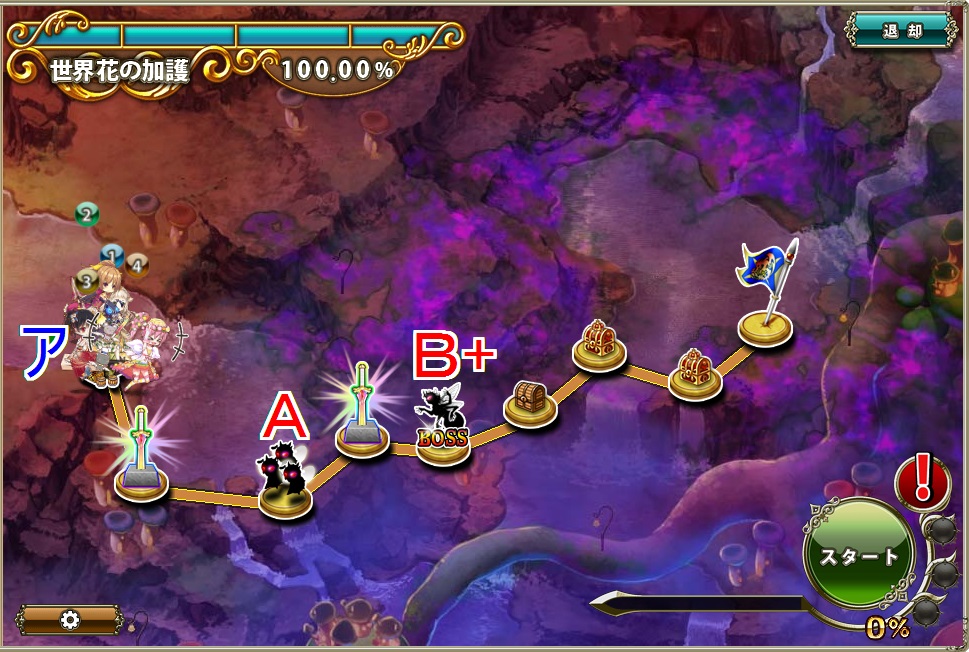969x652 pixels.
Task: Open the gear settings button
Action: pyautogui.click(x=69, y=619)
